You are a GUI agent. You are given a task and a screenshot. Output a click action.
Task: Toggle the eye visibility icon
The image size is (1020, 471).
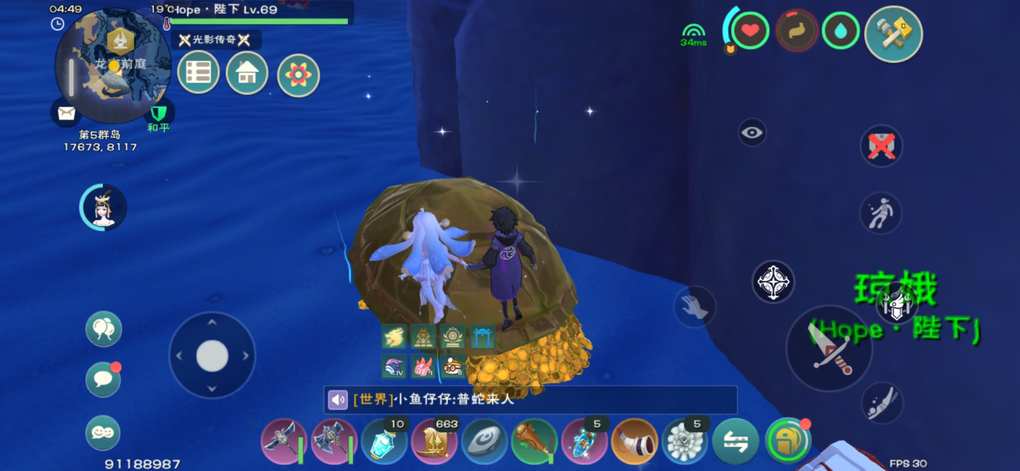pos(752,132)
